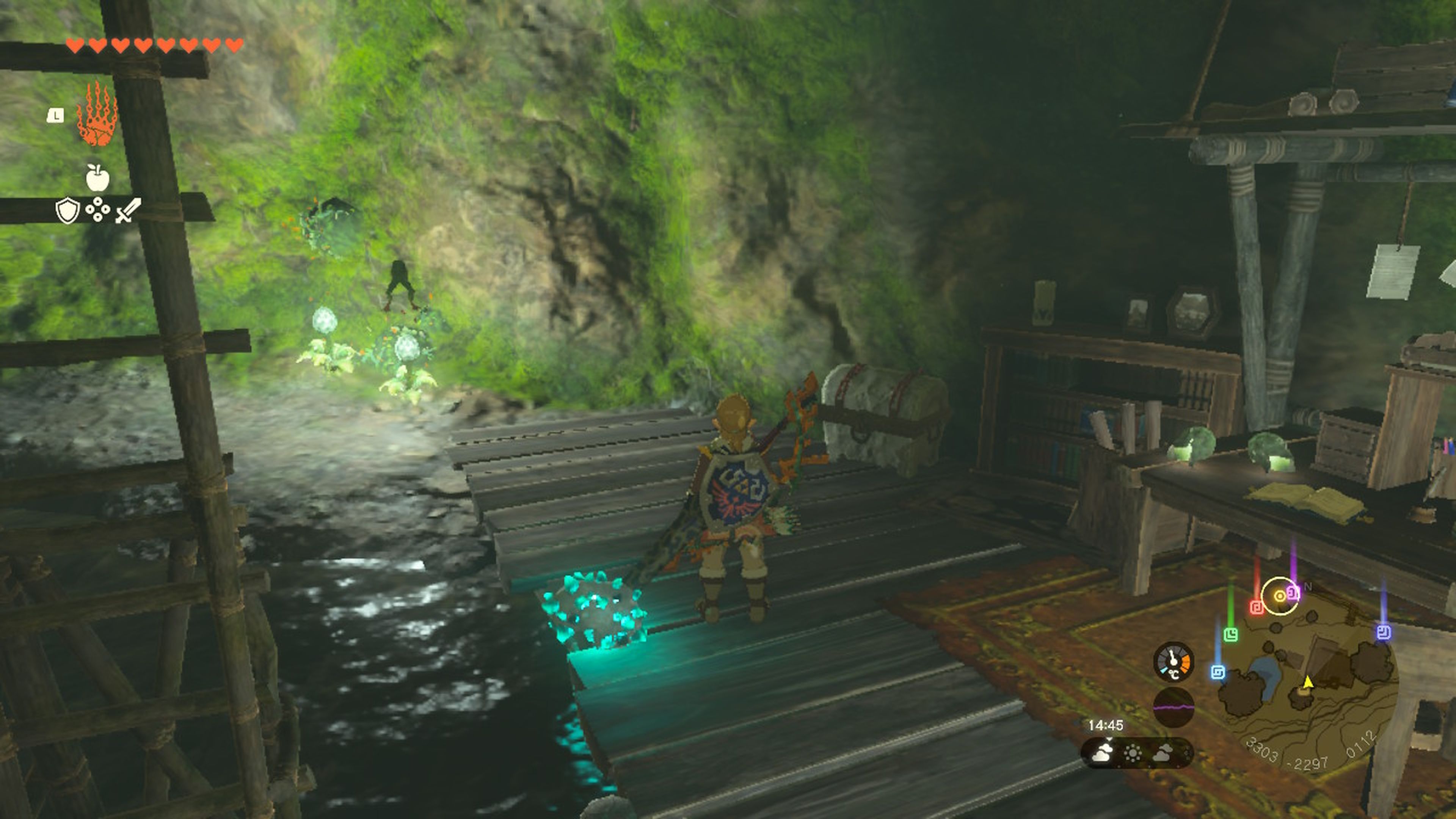Click the purple marker at the minimap edge

coord(1384,632)
